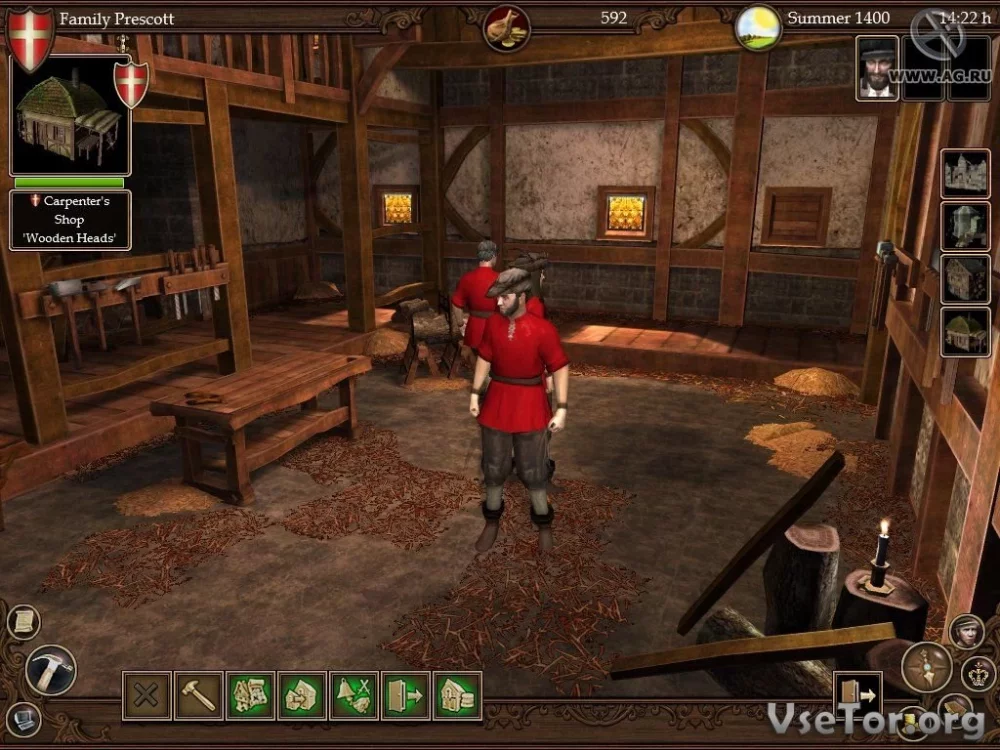Open the round face portrait button above the crown
Viewport: 1000px width, 750px height.
[967, 630]
